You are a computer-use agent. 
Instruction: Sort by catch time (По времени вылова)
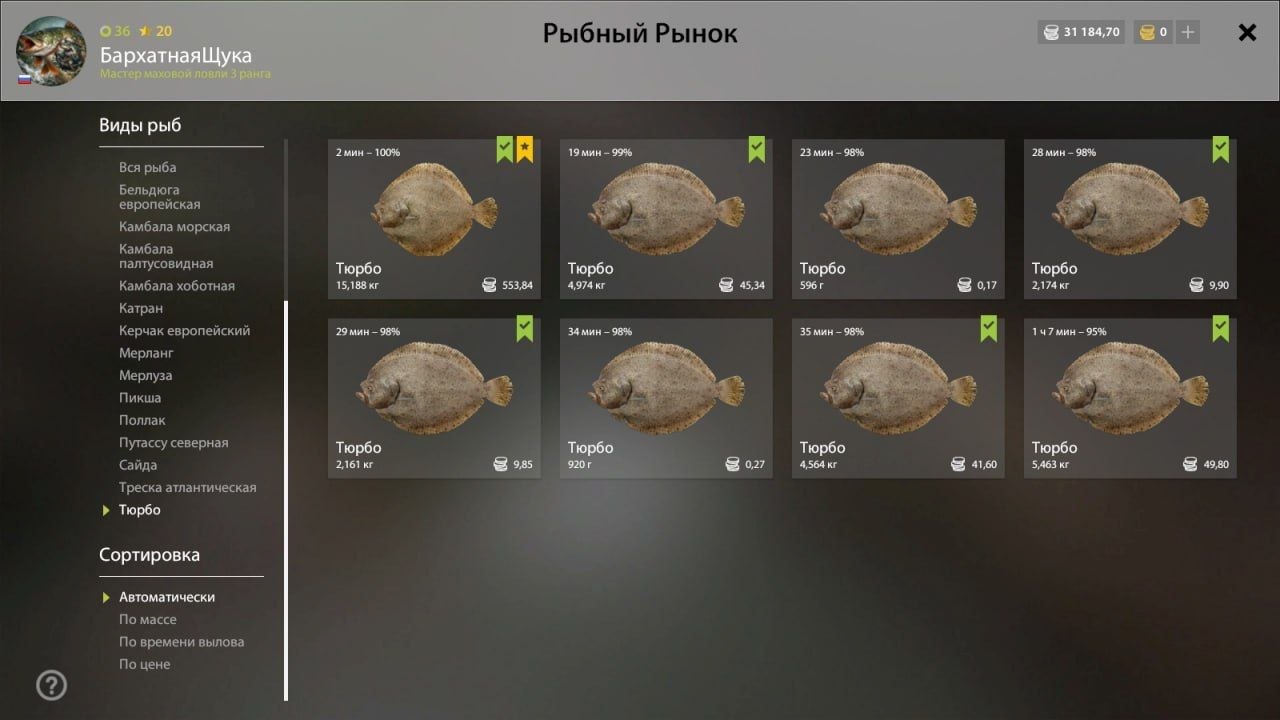click(181, 642)
